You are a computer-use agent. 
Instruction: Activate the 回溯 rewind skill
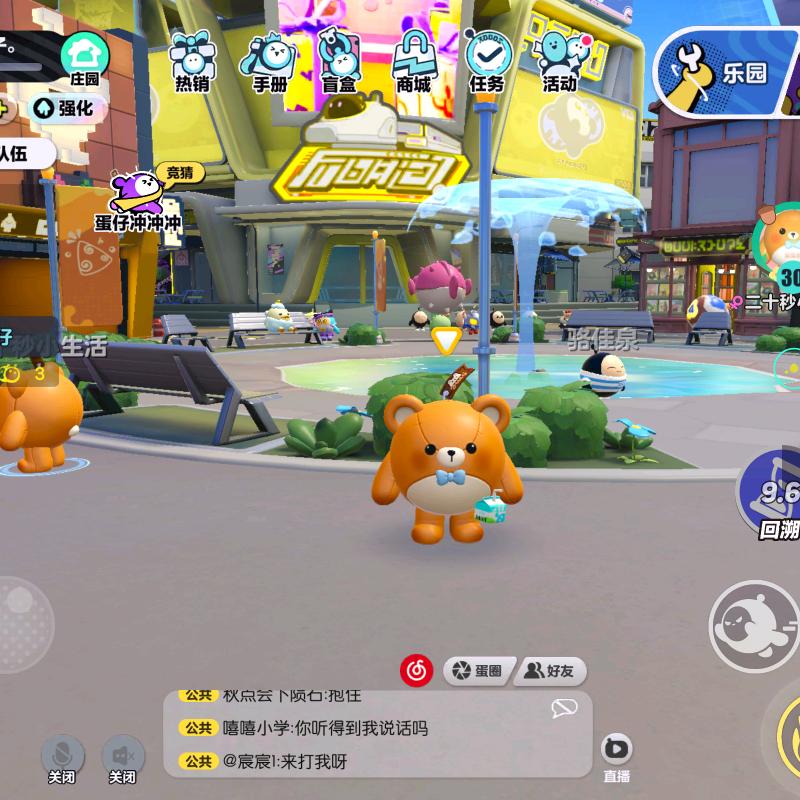coord(774,497)
